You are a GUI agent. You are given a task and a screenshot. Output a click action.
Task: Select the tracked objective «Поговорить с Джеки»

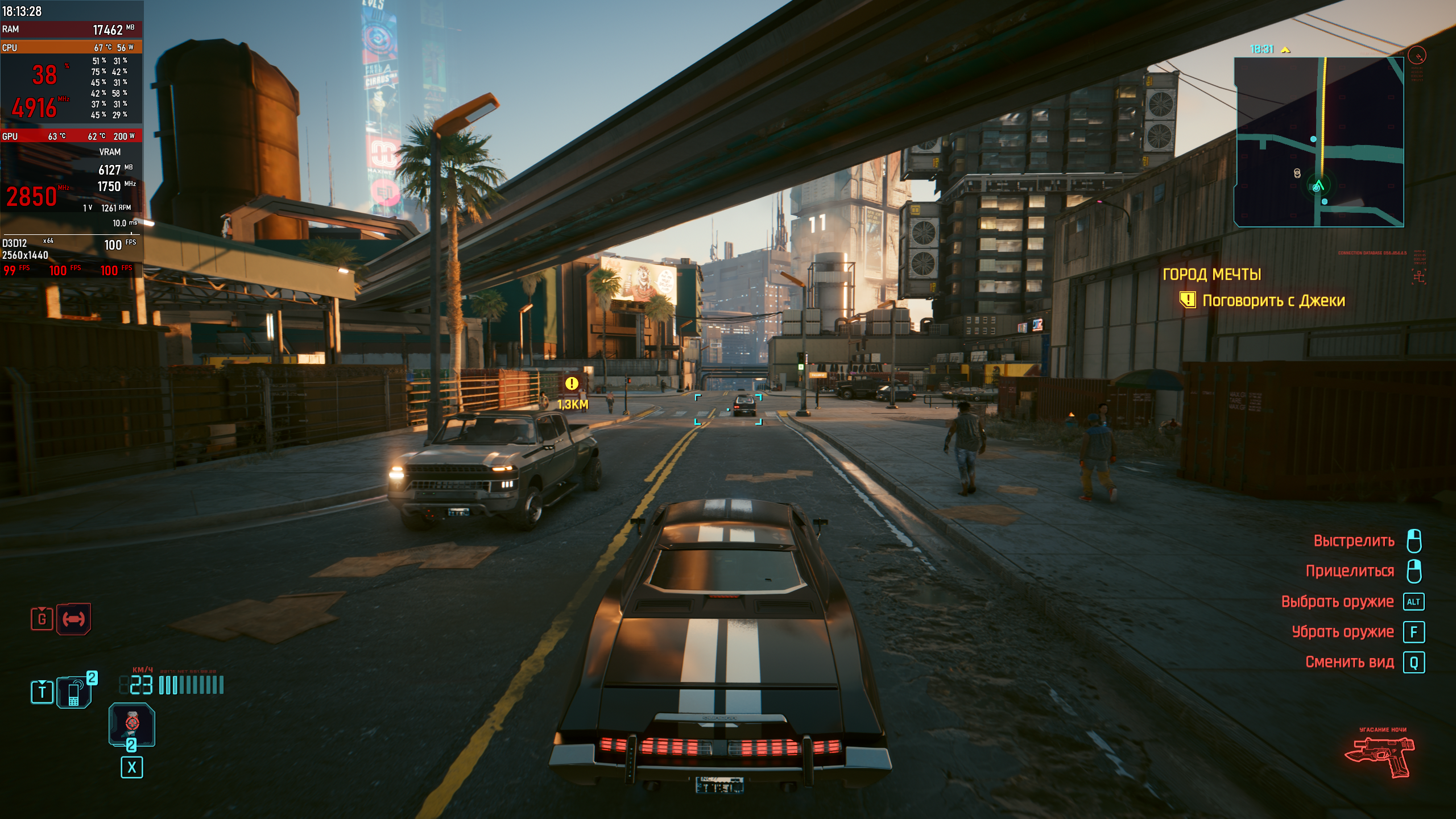coord(1273,300)
